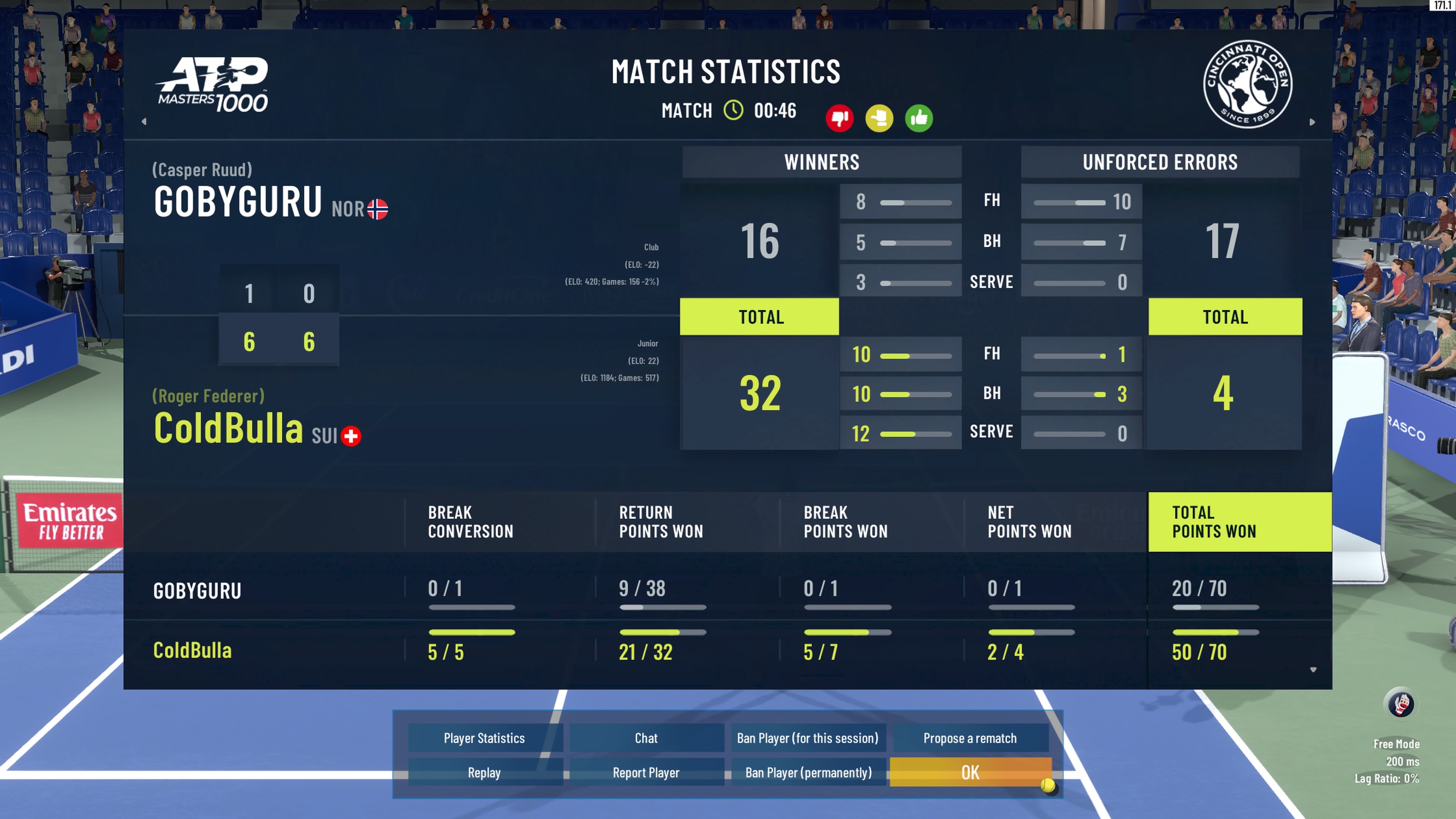The width and height of the screenshot is (1456, 819).
Task: Open the Chat panel
Action: pyautogui.click(x=646, y=738)
